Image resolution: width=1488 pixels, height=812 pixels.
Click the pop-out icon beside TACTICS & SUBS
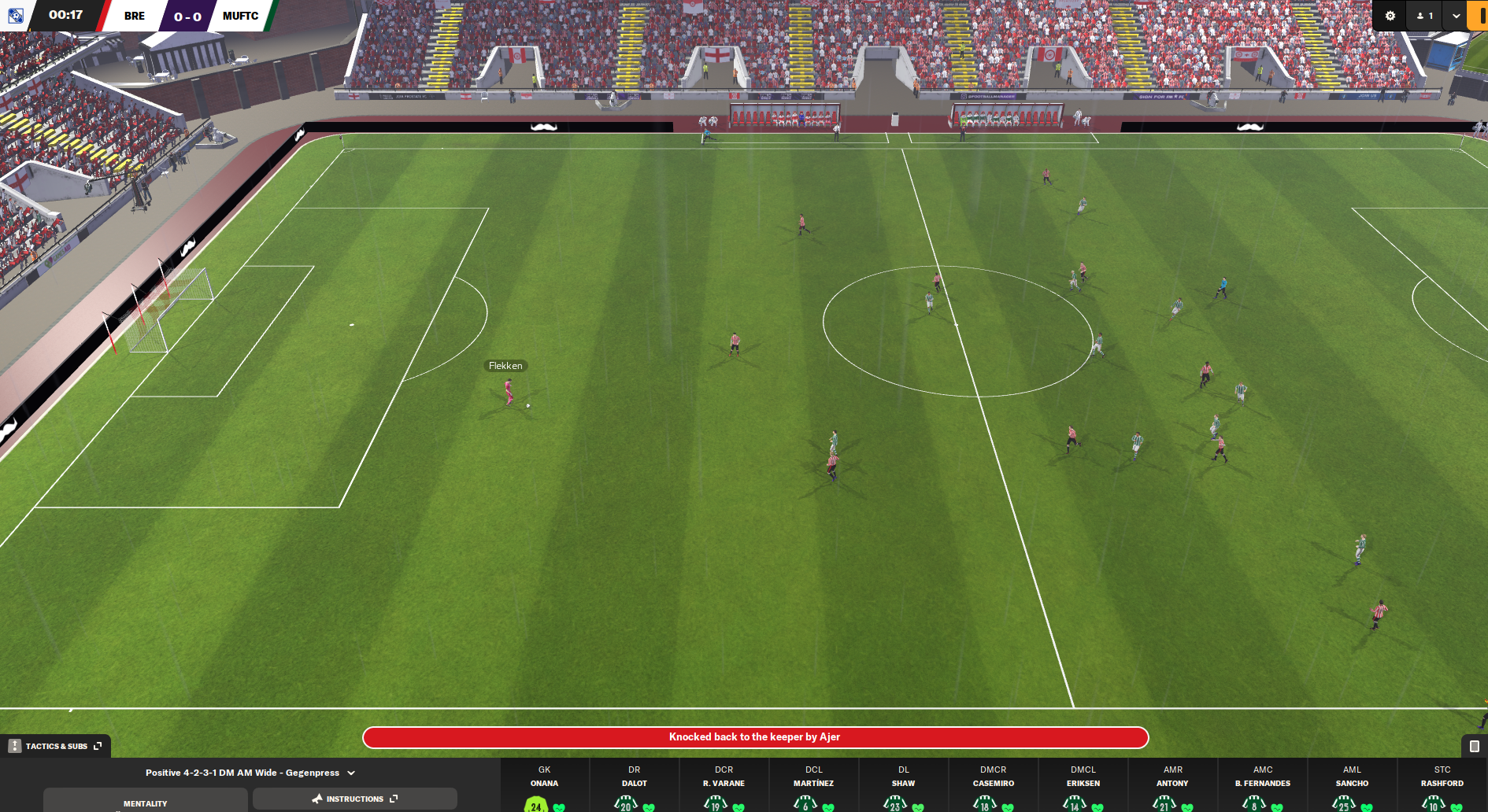pos(97,744)
